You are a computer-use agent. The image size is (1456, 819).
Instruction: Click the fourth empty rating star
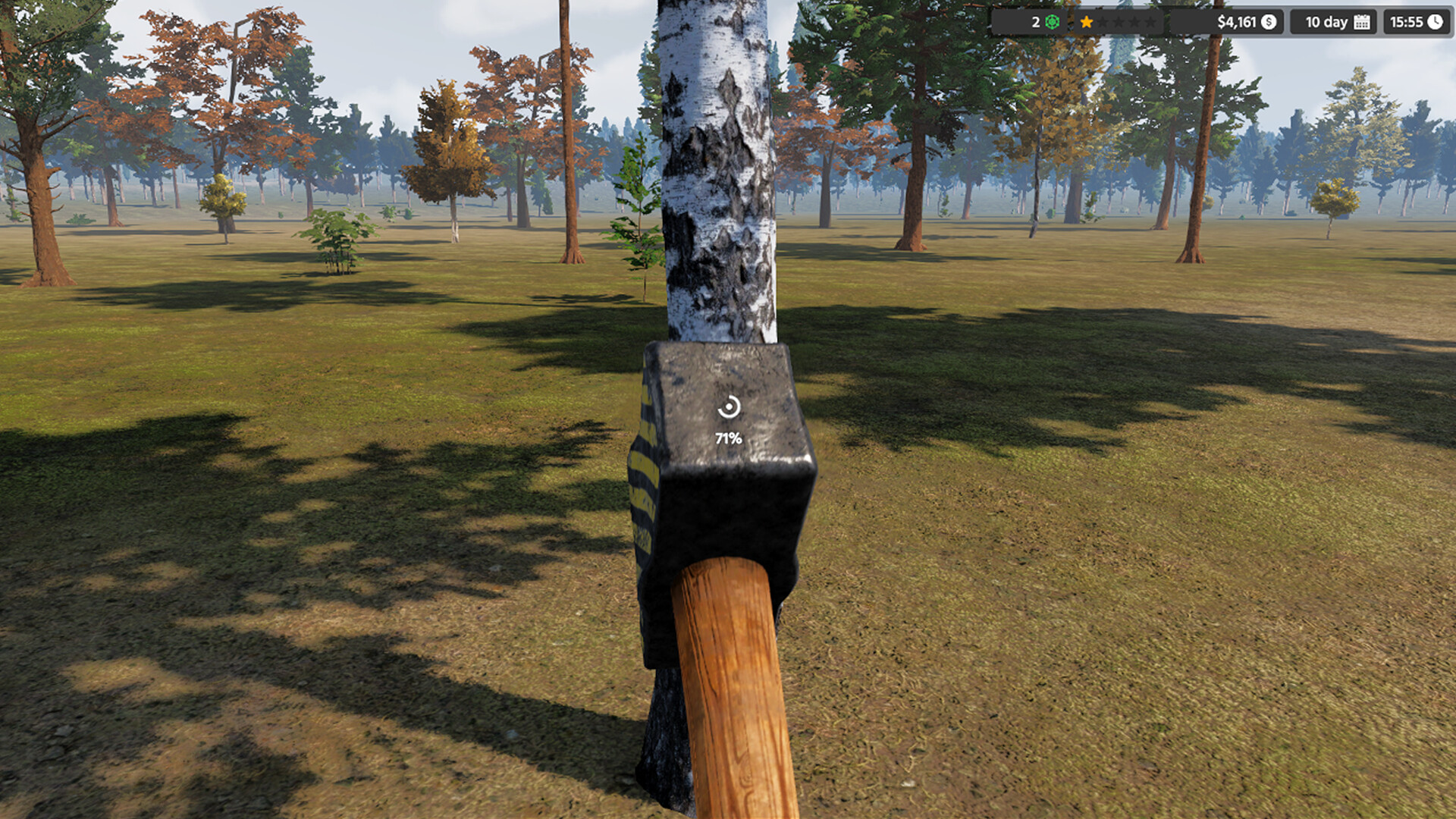(x=1135, y=23)
